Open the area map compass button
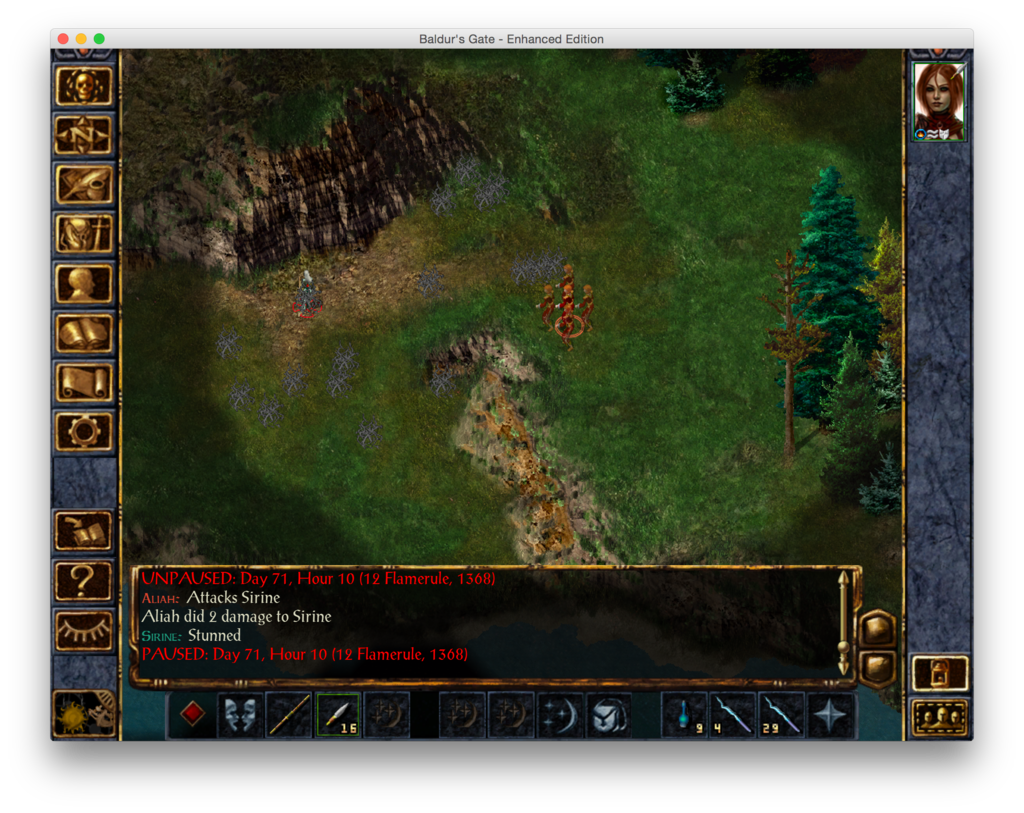The image size is (1024, 813). coord(84,135)
